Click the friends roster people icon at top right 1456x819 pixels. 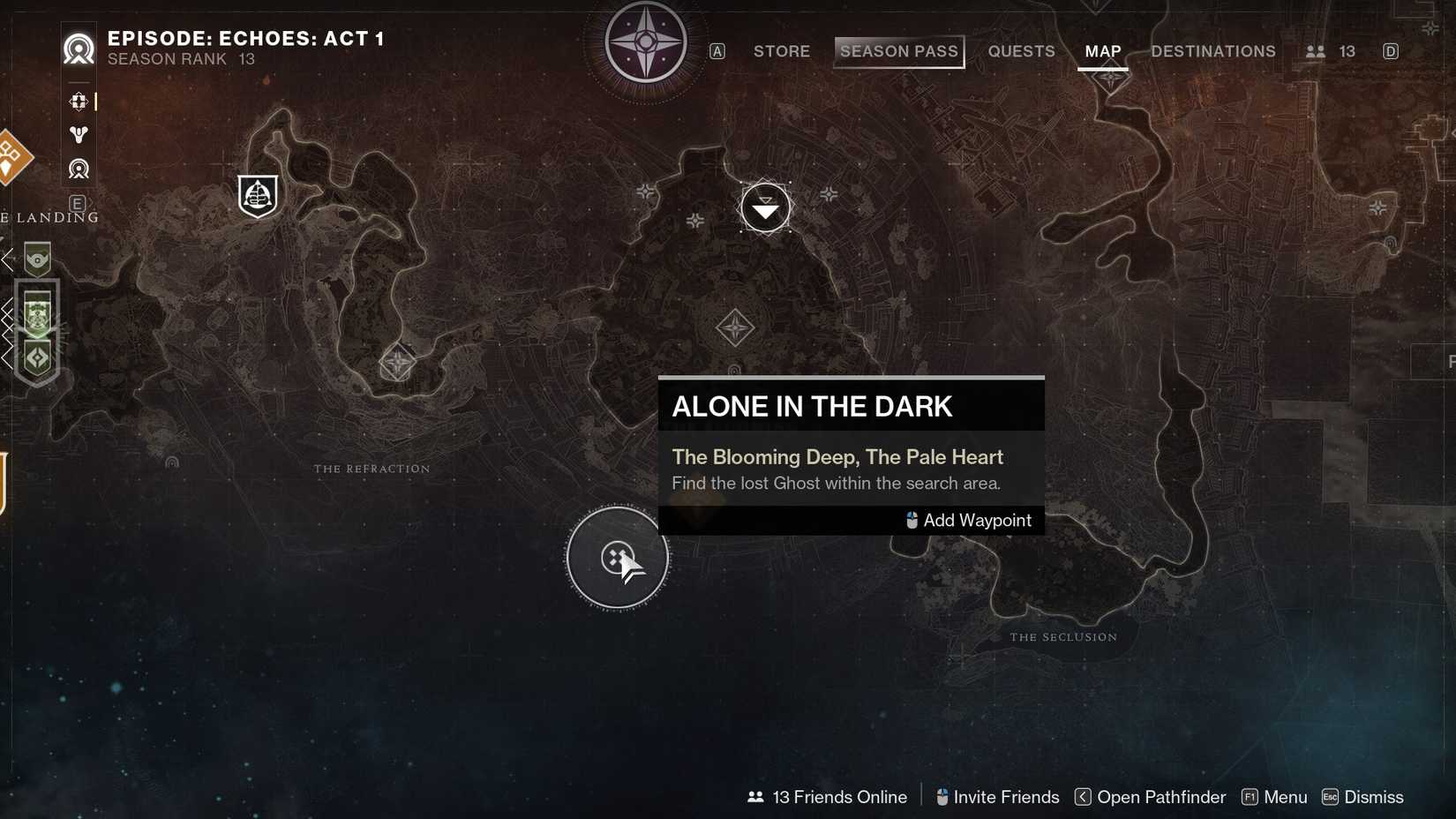1317,51
